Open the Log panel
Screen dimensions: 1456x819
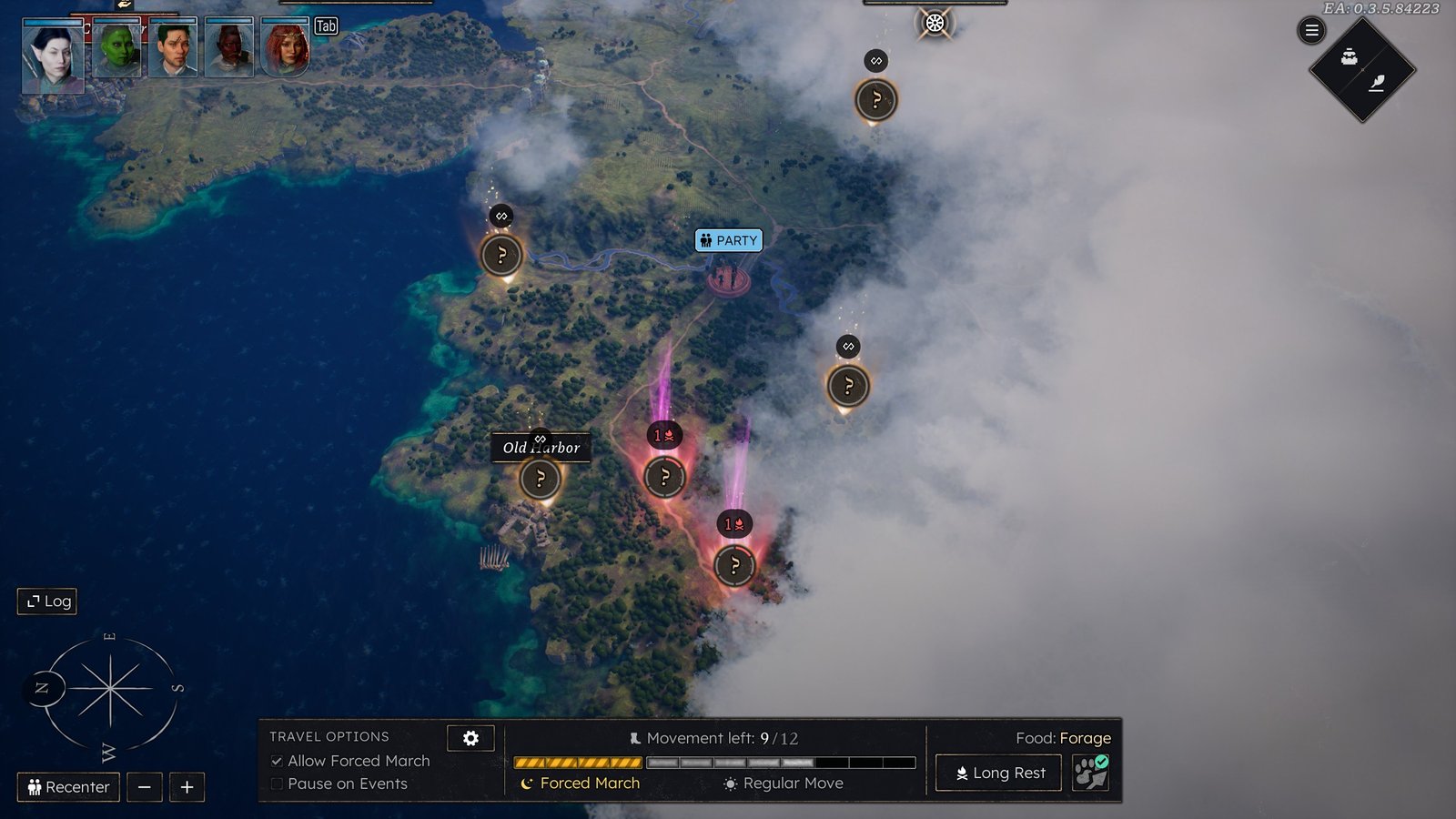point(47,601)
